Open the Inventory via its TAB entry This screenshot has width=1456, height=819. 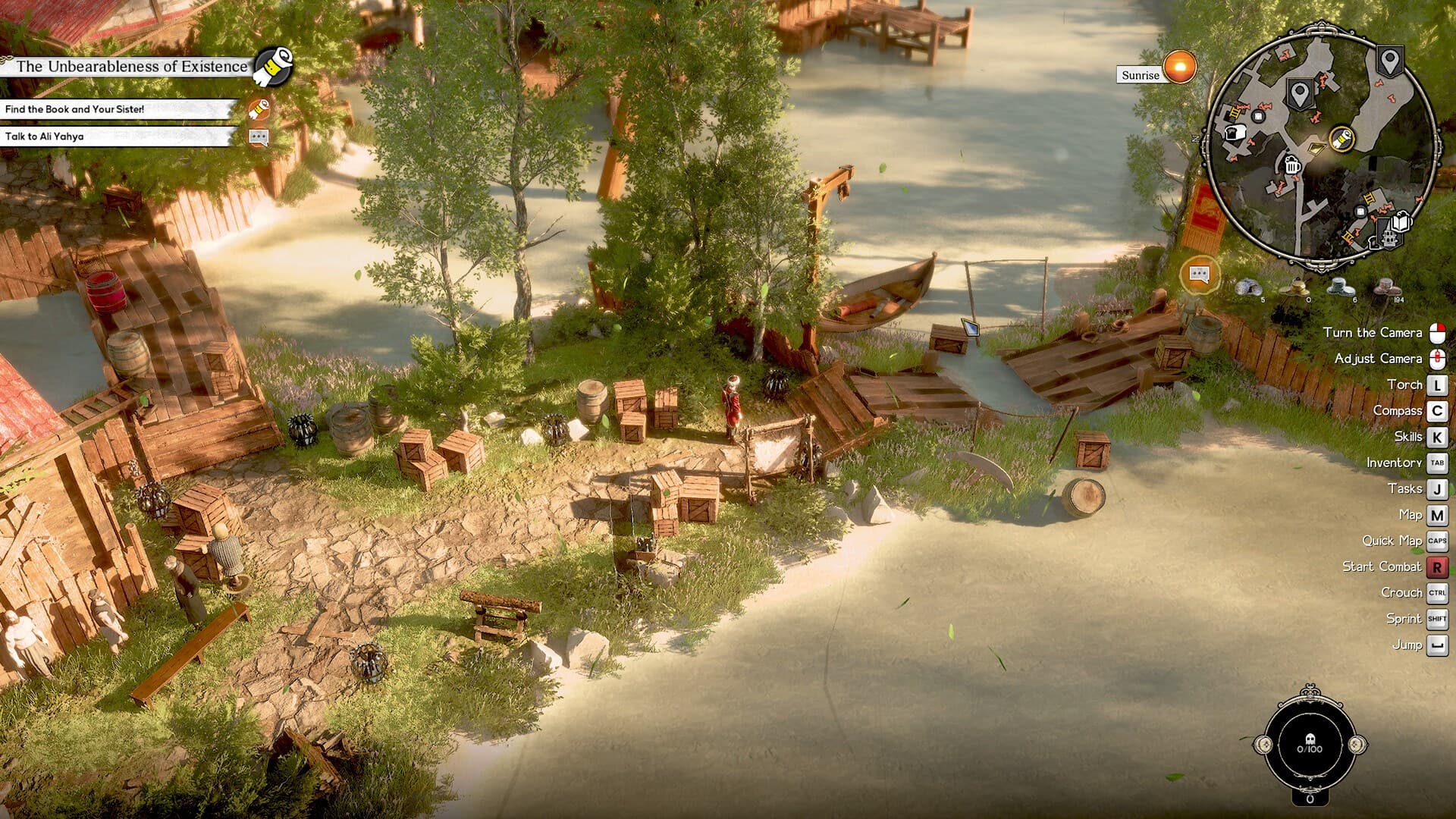pos(1438,463)
